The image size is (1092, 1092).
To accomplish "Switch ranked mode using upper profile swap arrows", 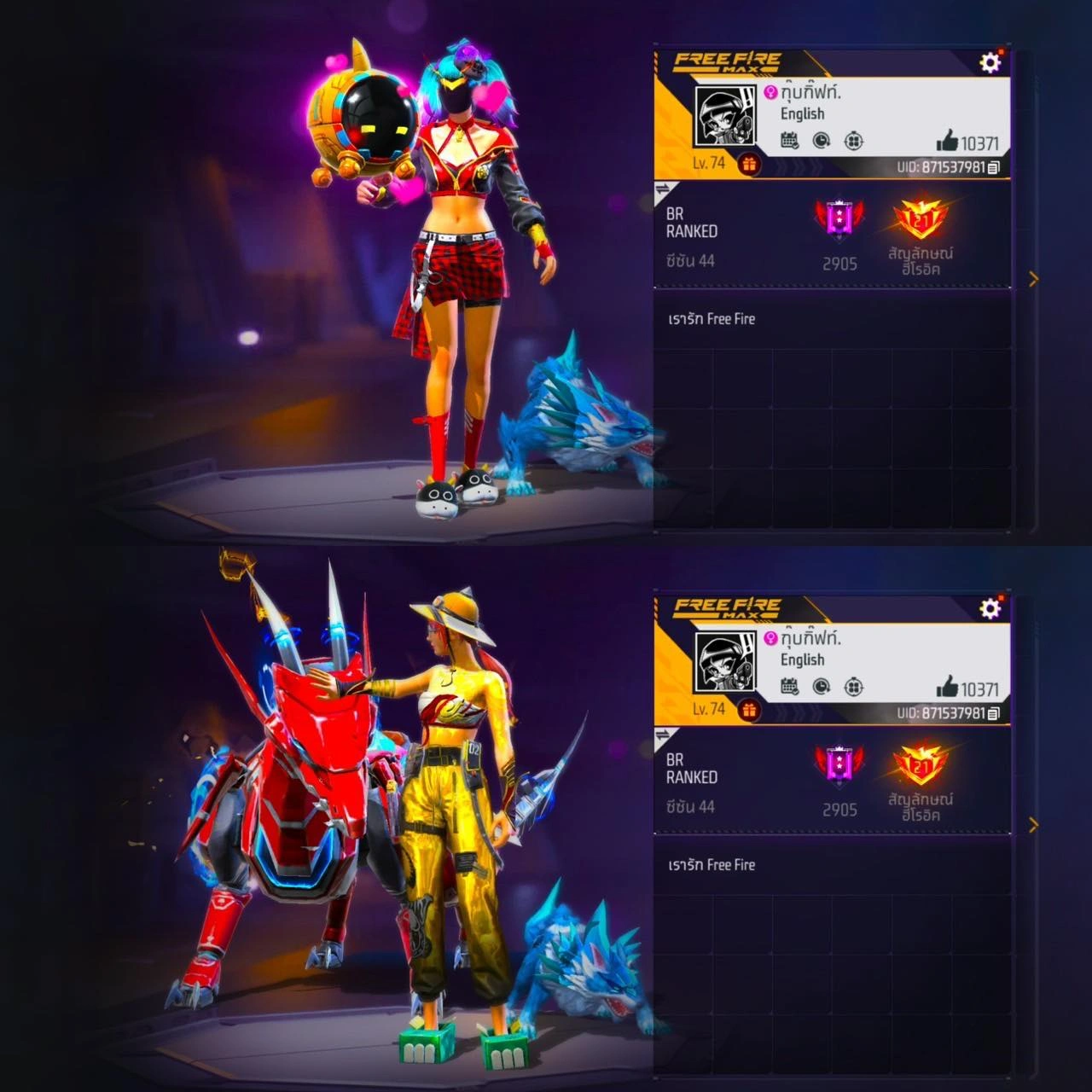I will pyautogui.click(x=664, y=189).
